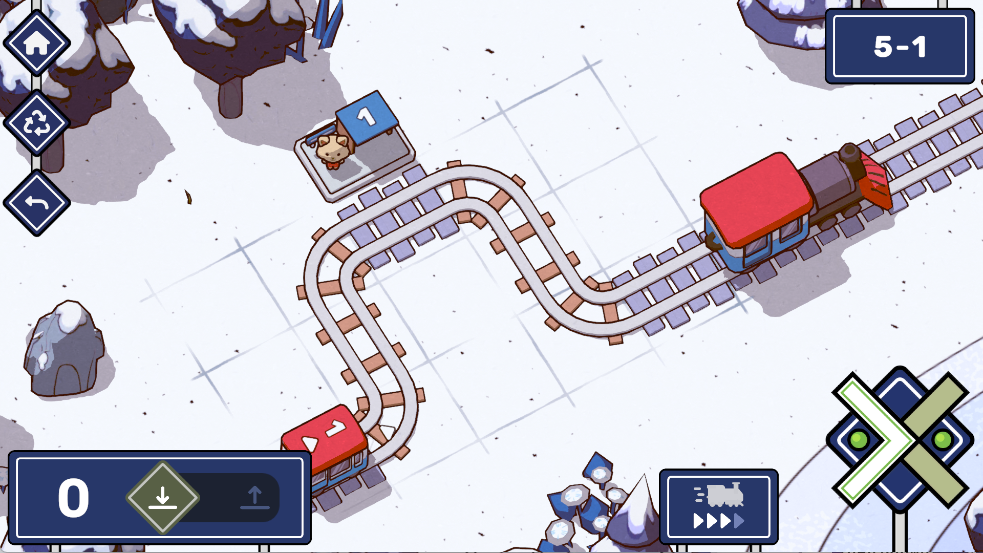The height and width of the screenshot is (553, 983).
Task: Undo the last move
Action: click(37, 203)
